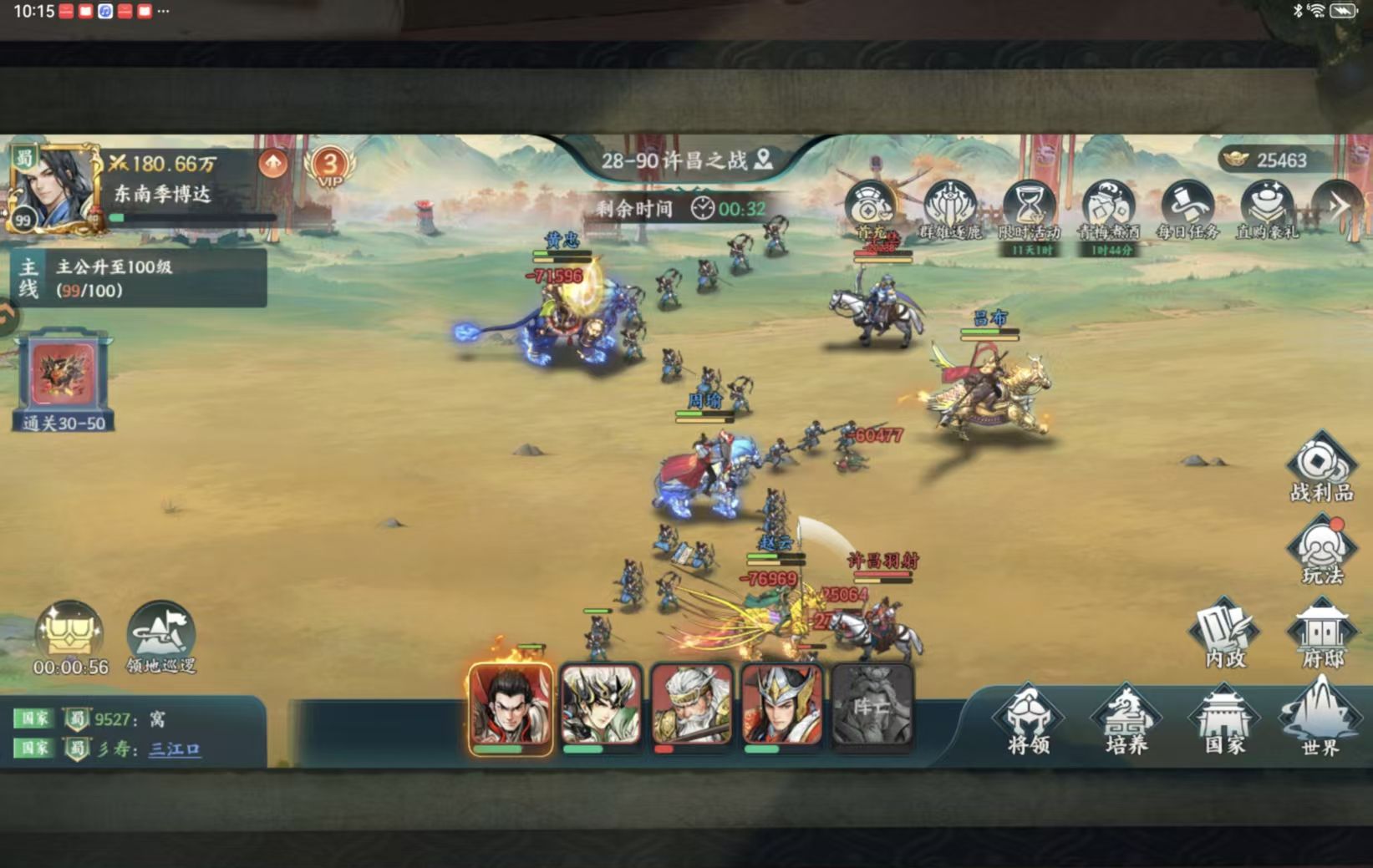The image size is (1373, 868).
Task: Expand the top icon row arrow
Action: (x=1340, y=206)
